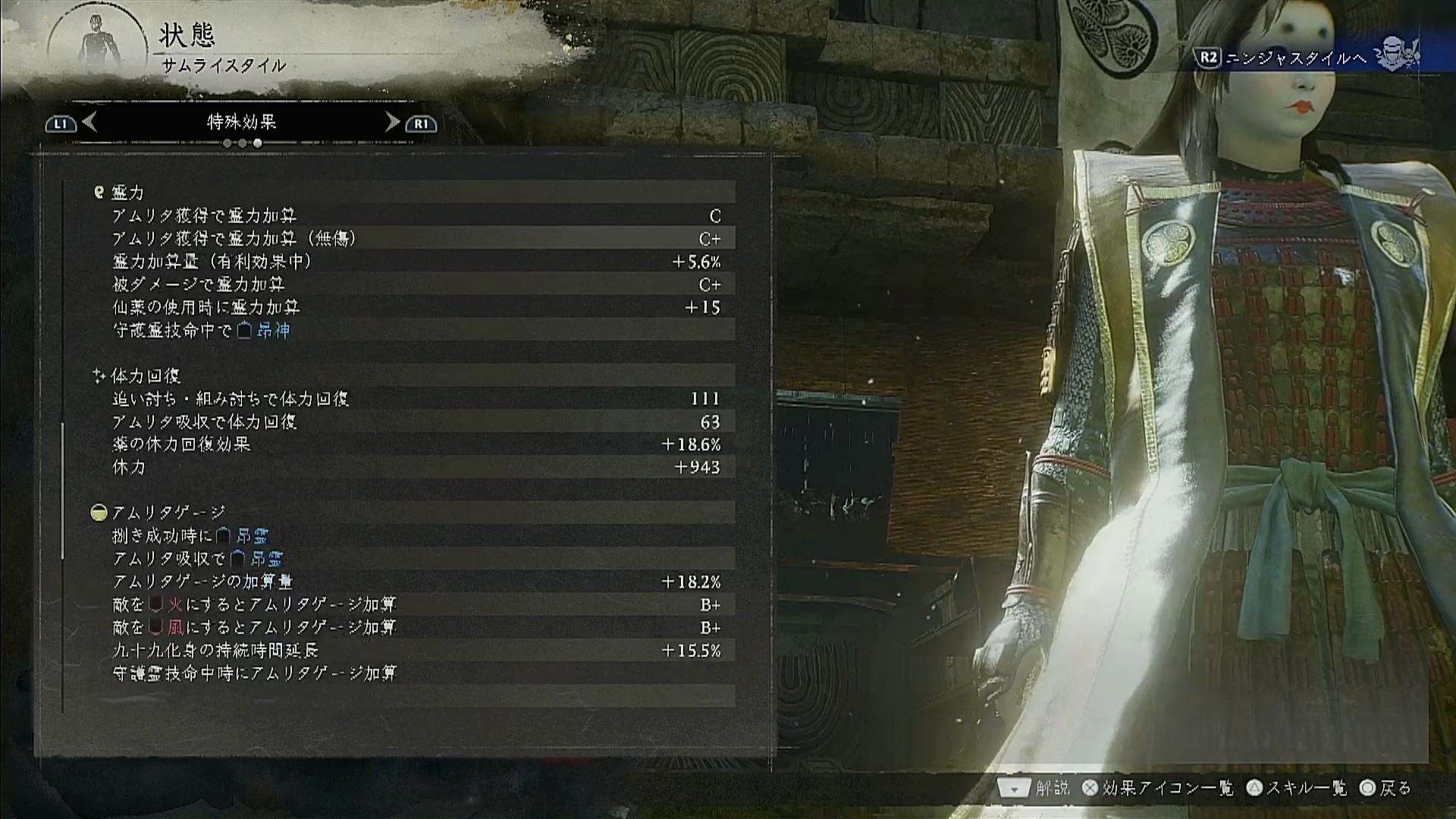
Task: Open the 効果アイコン一覧 list
Action: (x=1159, y=789)
